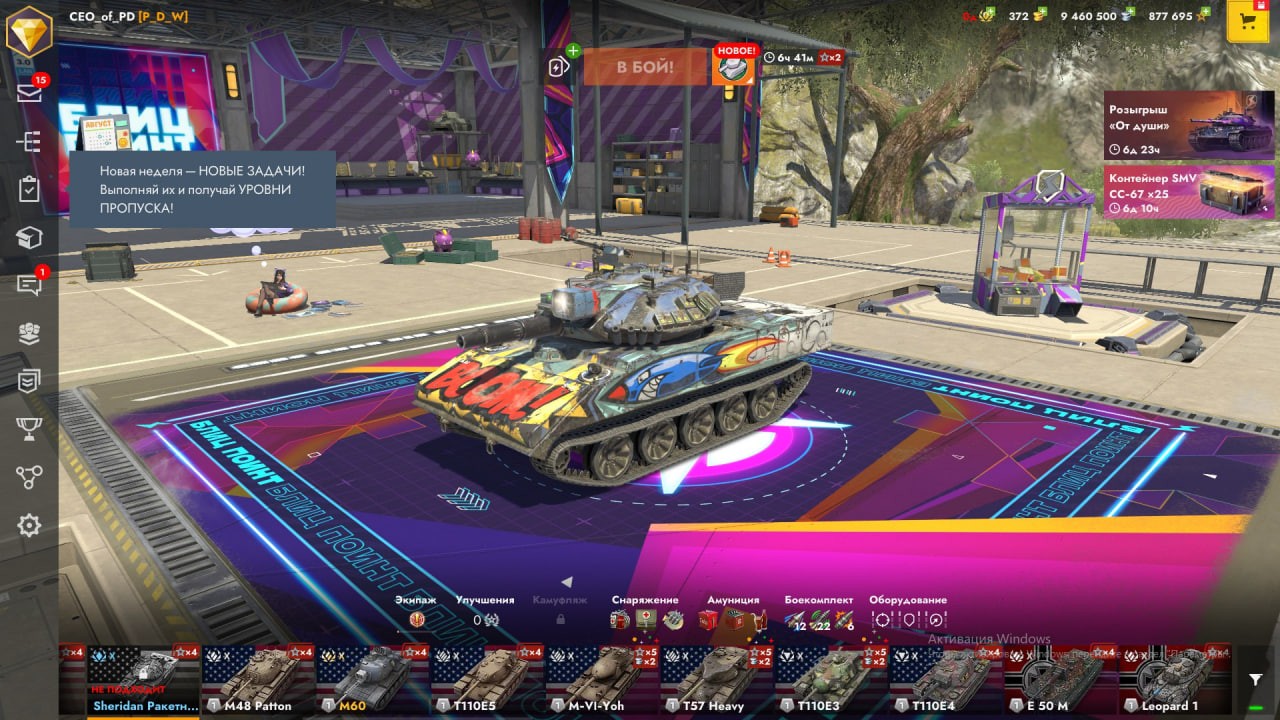
Task: Start a battle with the В БОЙ! button
Action: 645,67
